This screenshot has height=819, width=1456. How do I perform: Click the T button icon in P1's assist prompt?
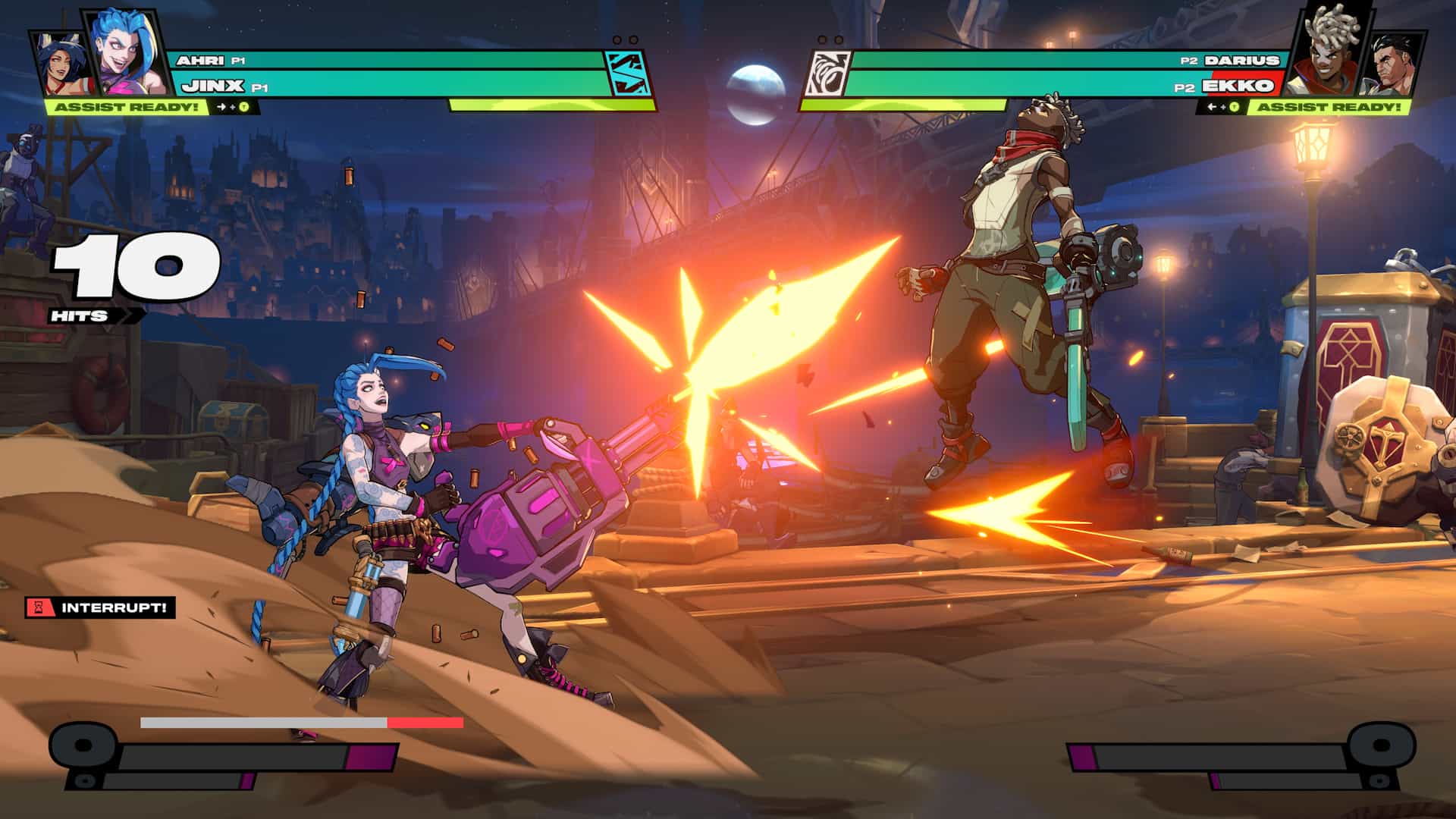coord(243,107)
